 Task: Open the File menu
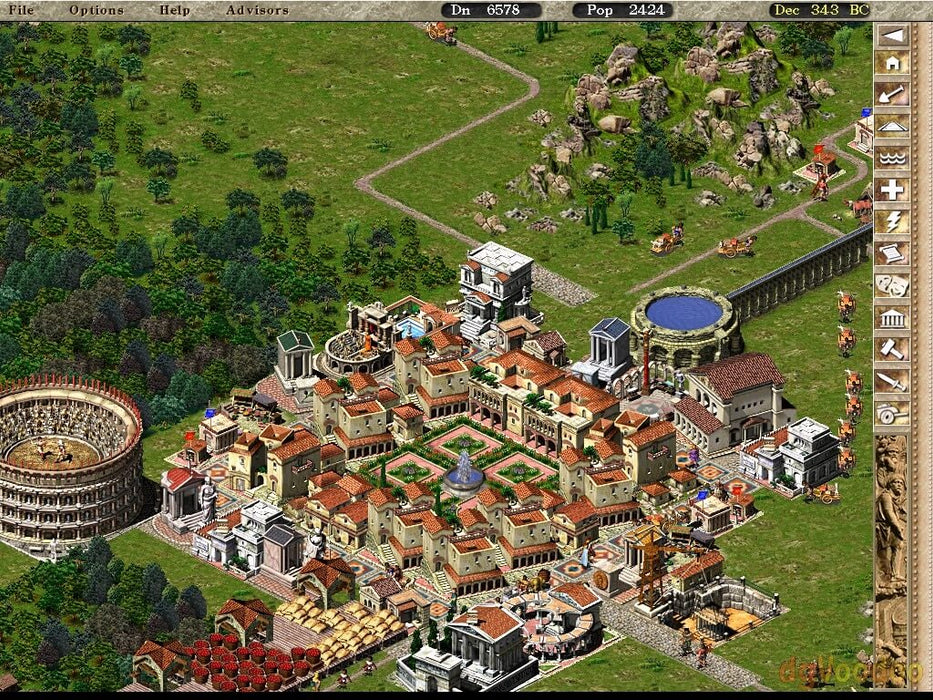click(x=20, y=10)
